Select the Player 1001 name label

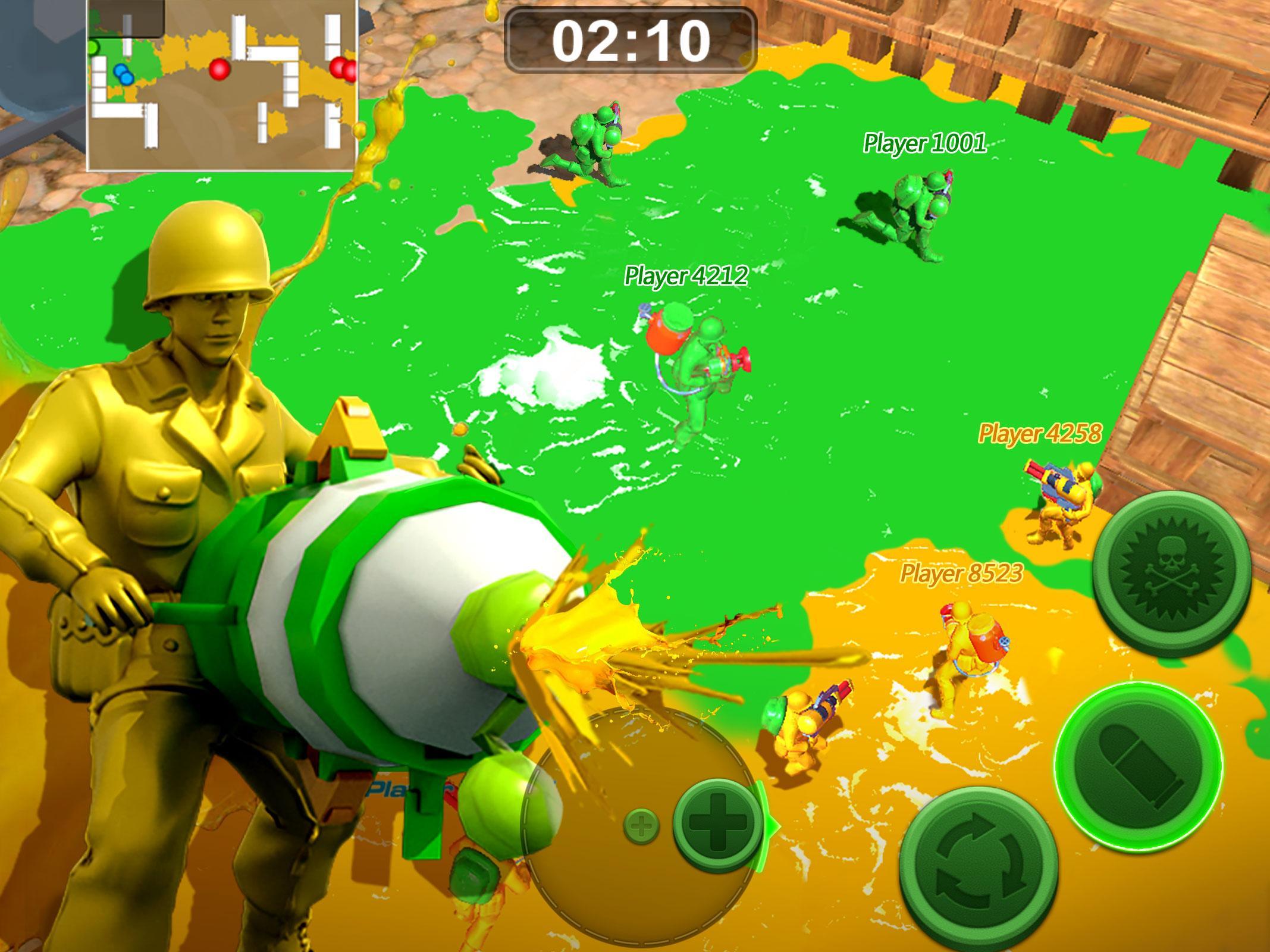pos(924,143)
